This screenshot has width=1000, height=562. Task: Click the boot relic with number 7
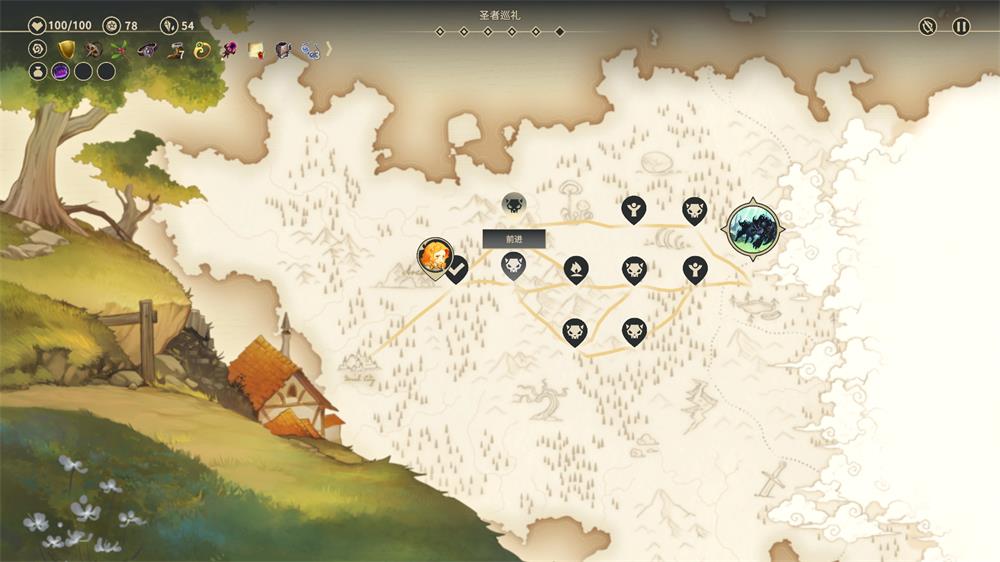point(175,49)
